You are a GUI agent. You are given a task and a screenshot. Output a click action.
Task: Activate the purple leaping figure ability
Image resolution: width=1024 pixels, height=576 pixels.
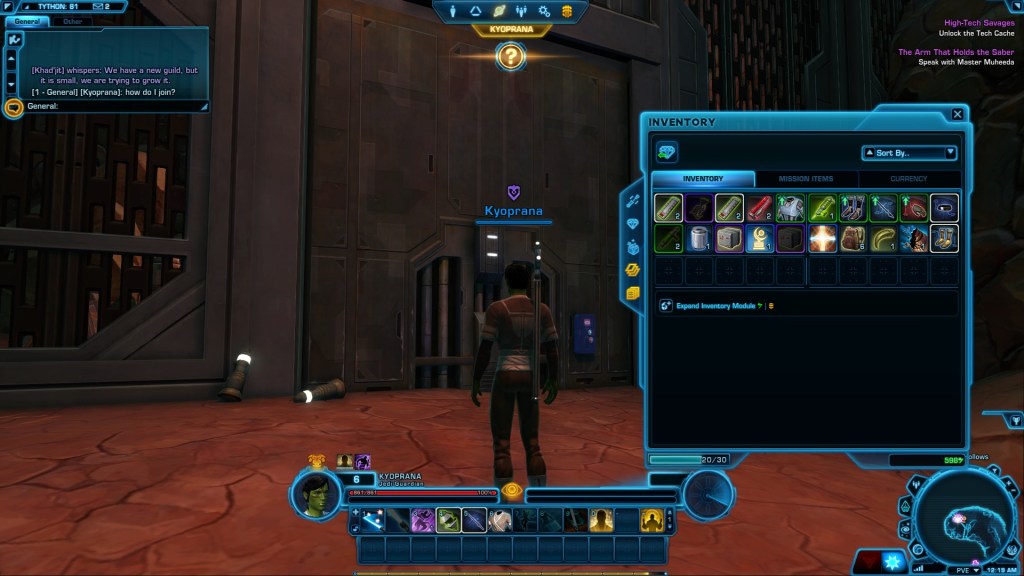click(423, 520)
